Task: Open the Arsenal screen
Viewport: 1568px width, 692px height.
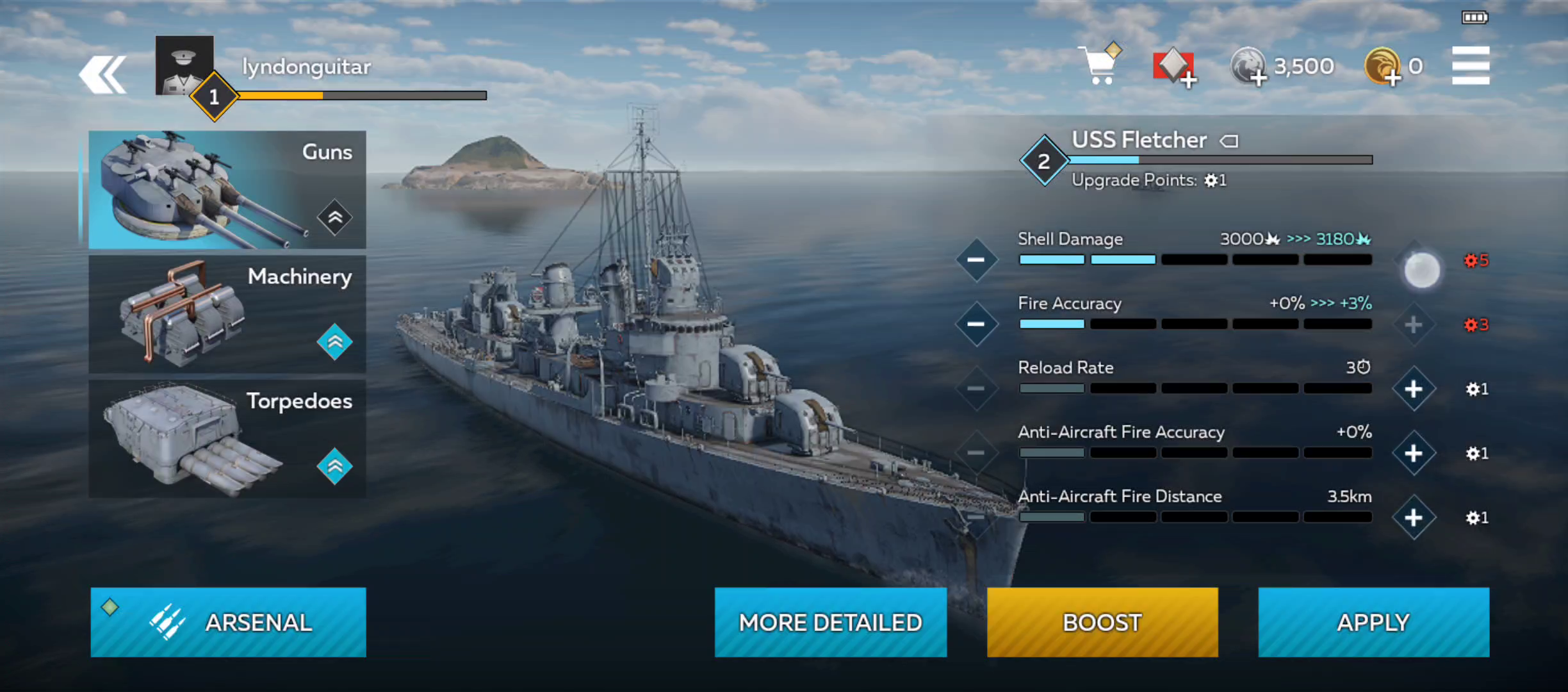Action: (x=228, y=622)
